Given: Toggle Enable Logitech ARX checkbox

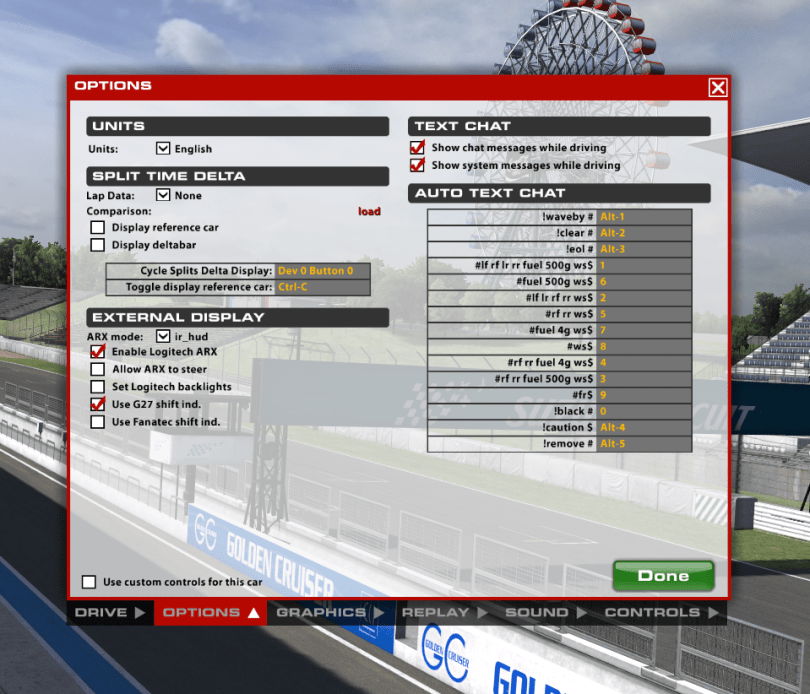Looking at the screenshot, I should click(98, 352).
